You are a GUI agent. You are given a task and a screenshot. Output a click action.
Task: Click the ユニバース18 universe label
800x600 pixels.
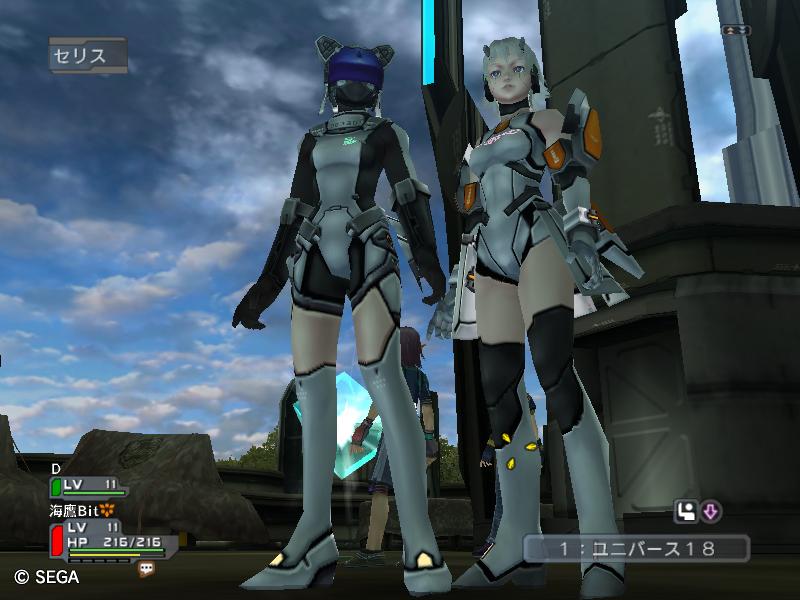click(635, 548)
